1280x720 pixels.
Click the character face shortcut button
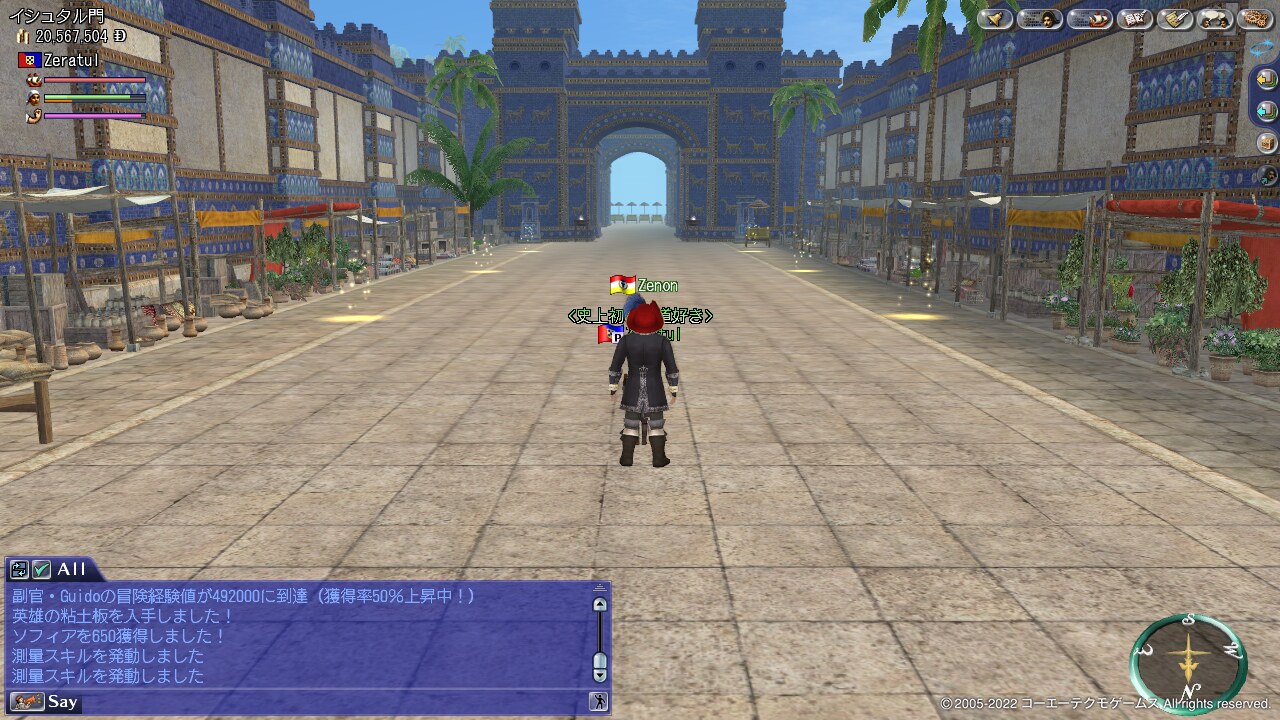coord(1267,175)
